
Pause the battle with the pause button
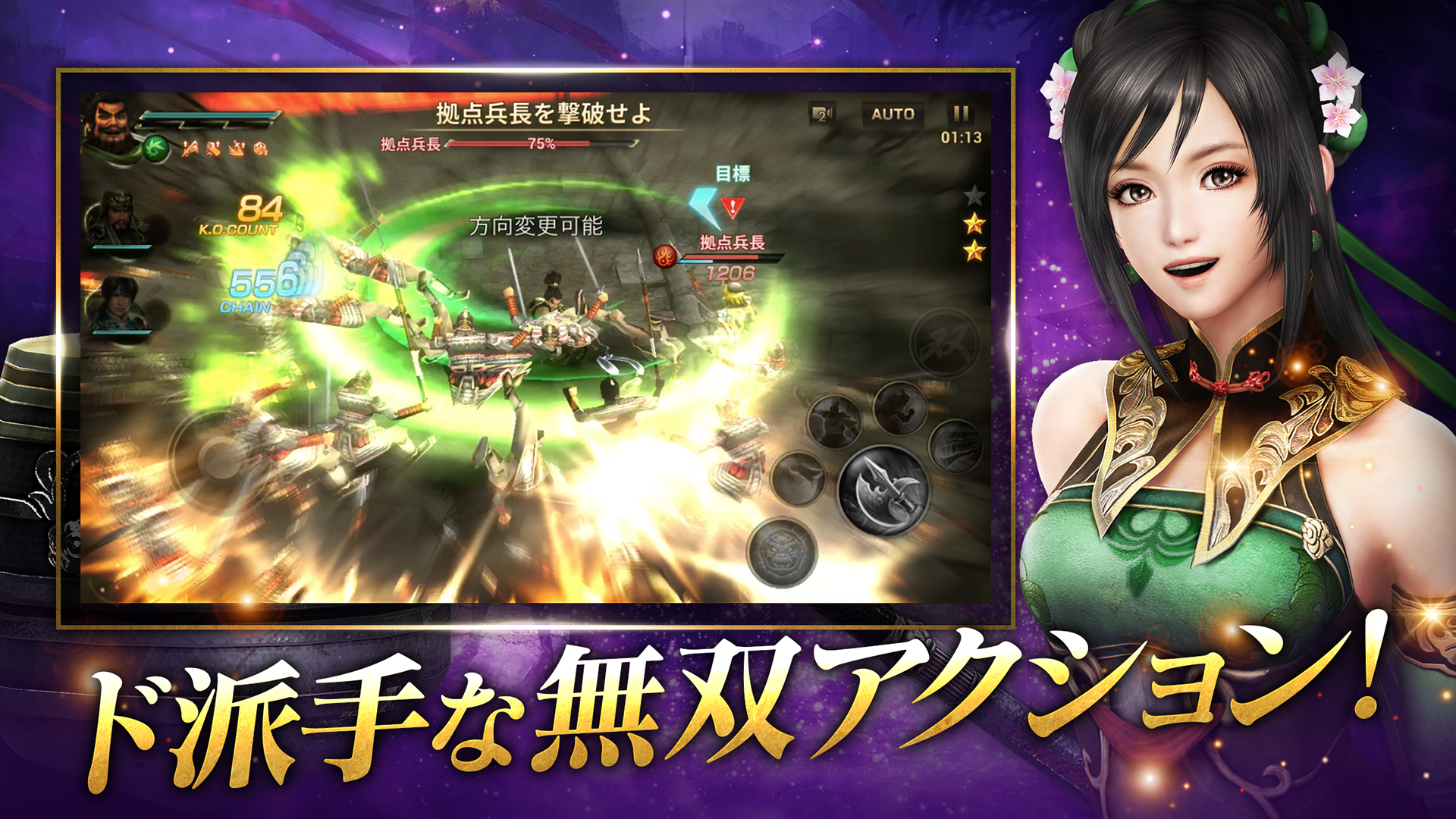[960, 114]
